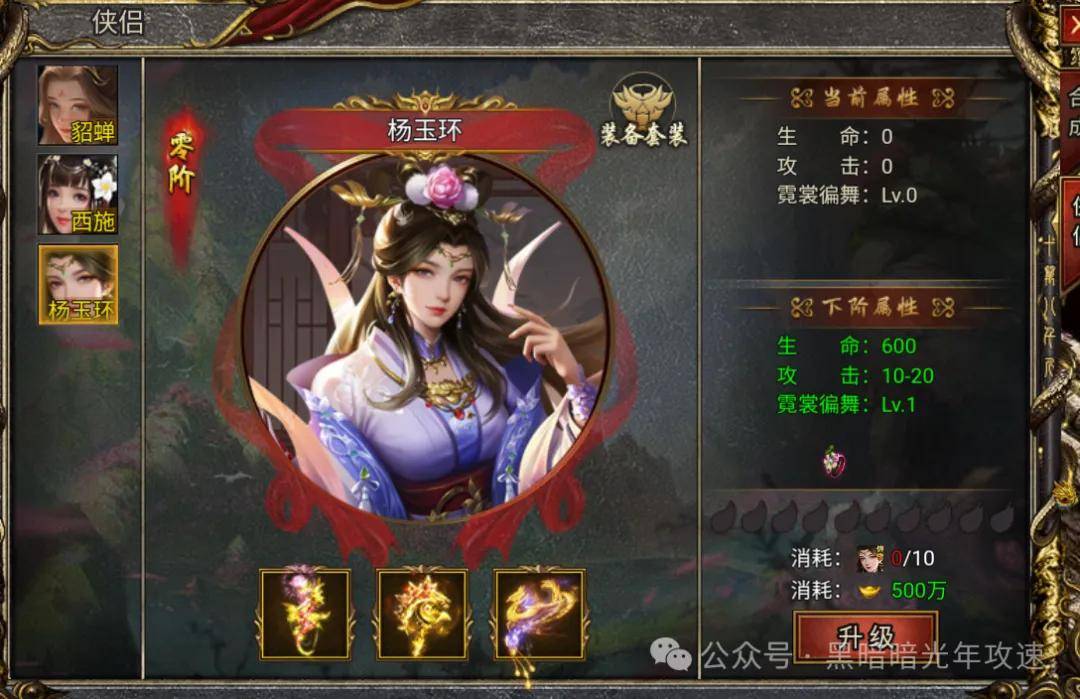
Task: Select the golden phoenix crown equipment slot
Action: tap(422, 613)
